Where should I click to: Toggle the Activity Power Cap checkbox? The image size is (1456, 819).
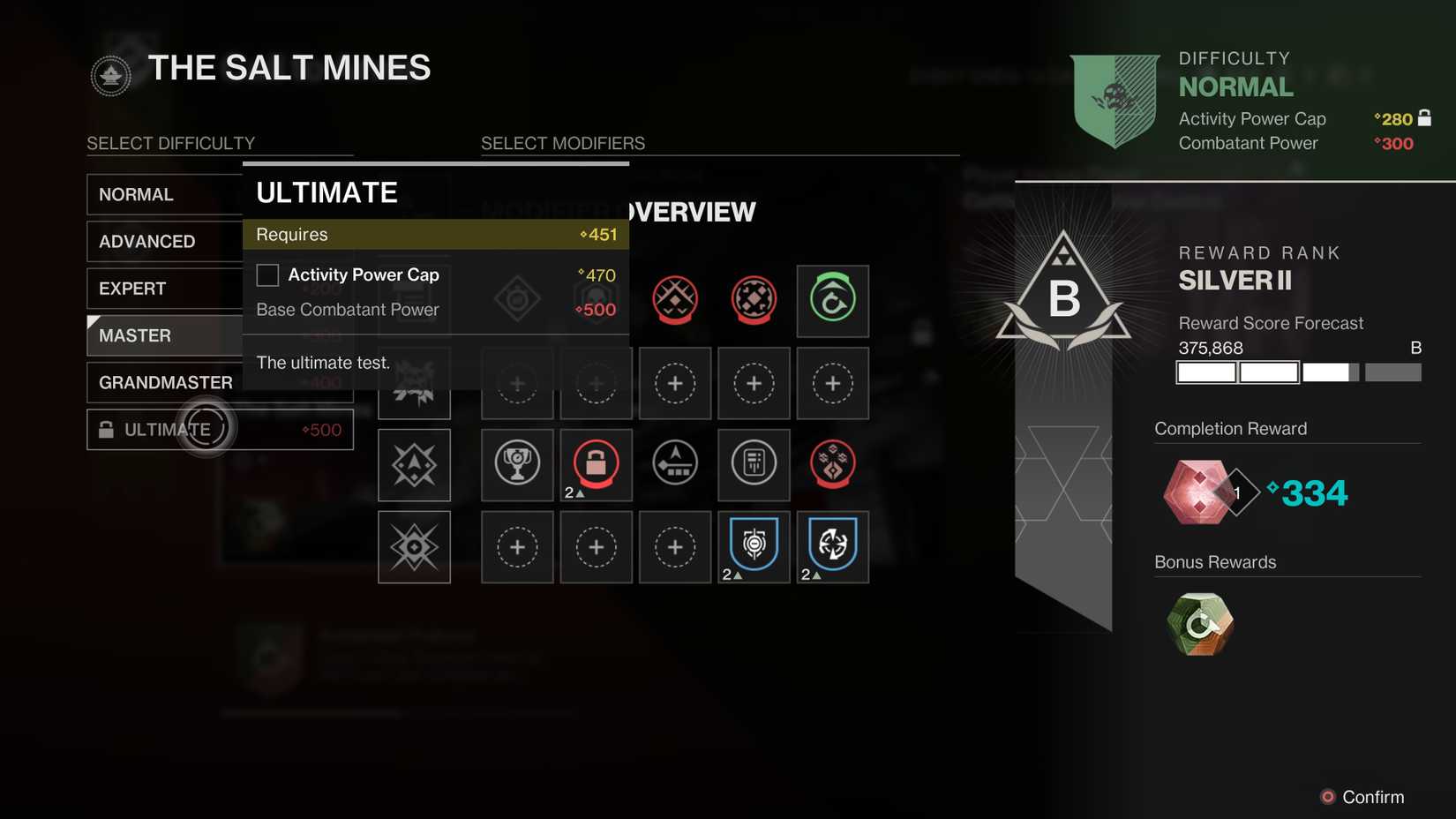pos(266,275)
